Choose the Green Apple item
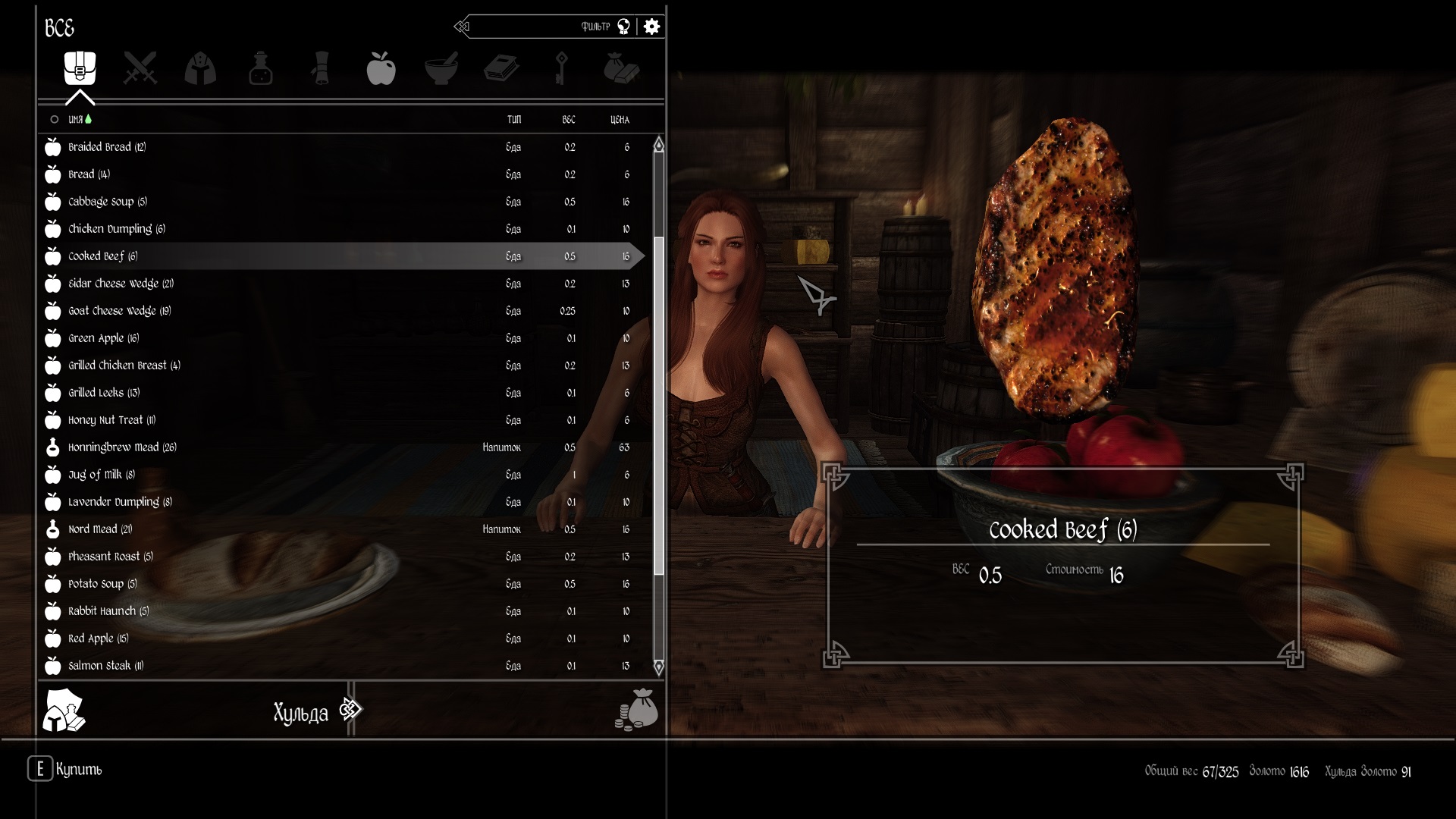 coord(103,338)
